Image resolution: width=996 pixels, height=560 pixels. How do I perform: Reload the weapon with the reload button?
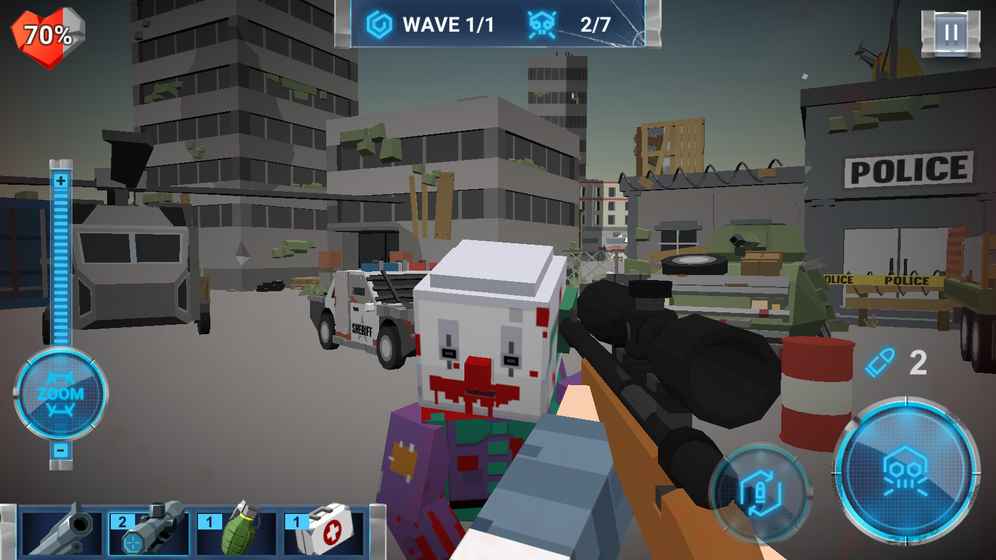(760, 493)
